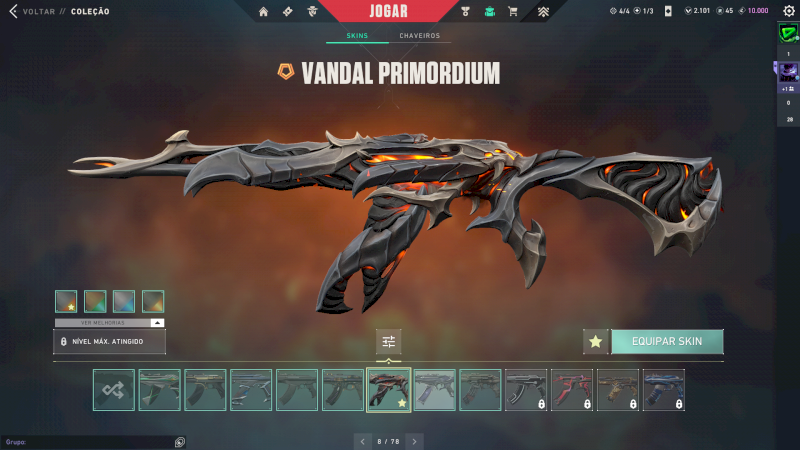The image size is (800, 450).
Task: Go back with the Voltar button
Action: click(x=30, y=11)
